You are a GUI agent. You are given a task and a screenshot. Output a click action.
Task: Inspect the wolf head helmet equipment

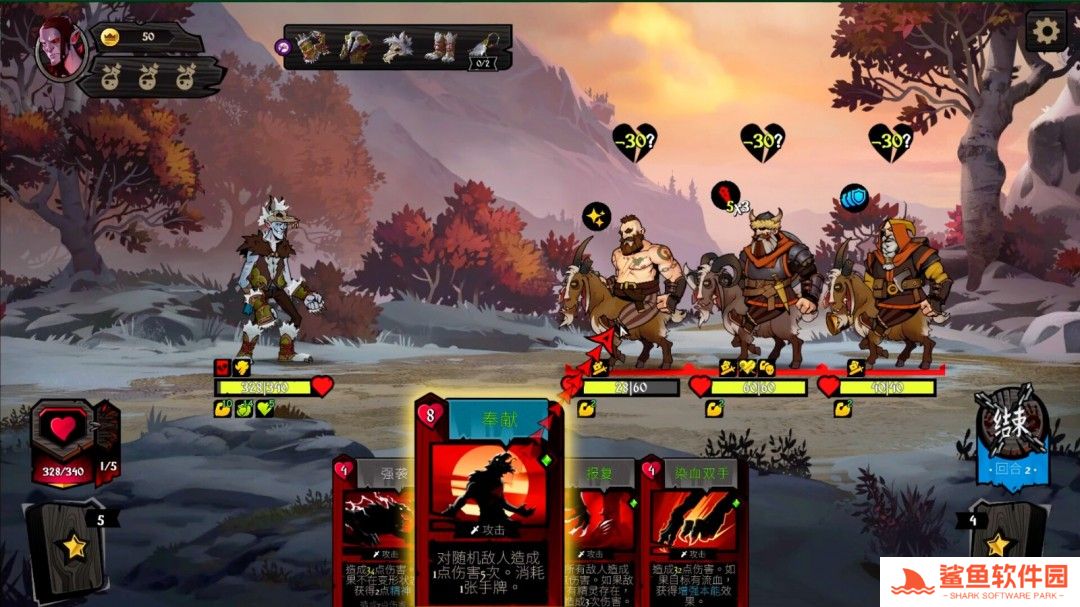coord(398,46)
